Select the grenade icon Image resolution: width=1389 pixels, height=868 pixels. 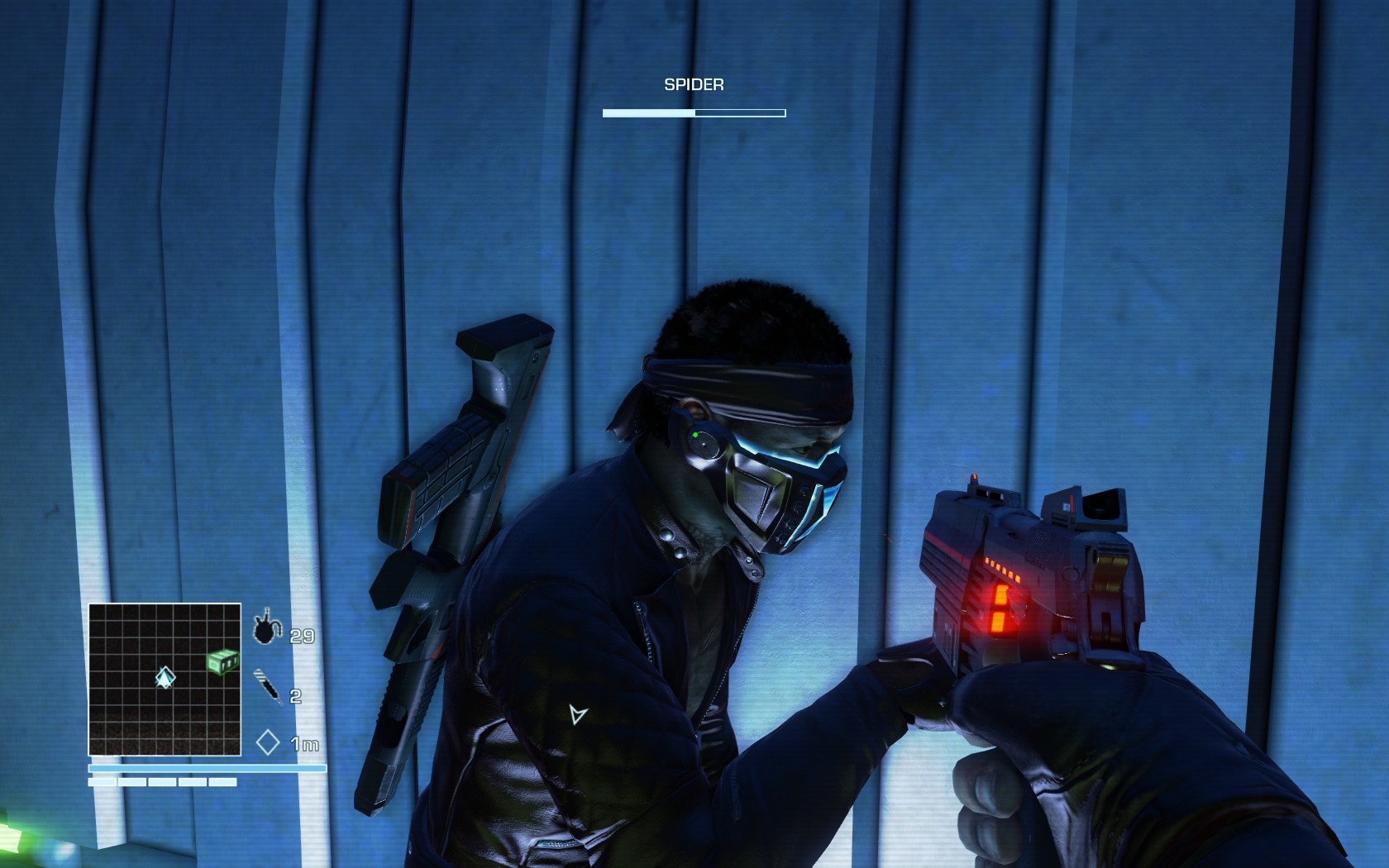266,629
